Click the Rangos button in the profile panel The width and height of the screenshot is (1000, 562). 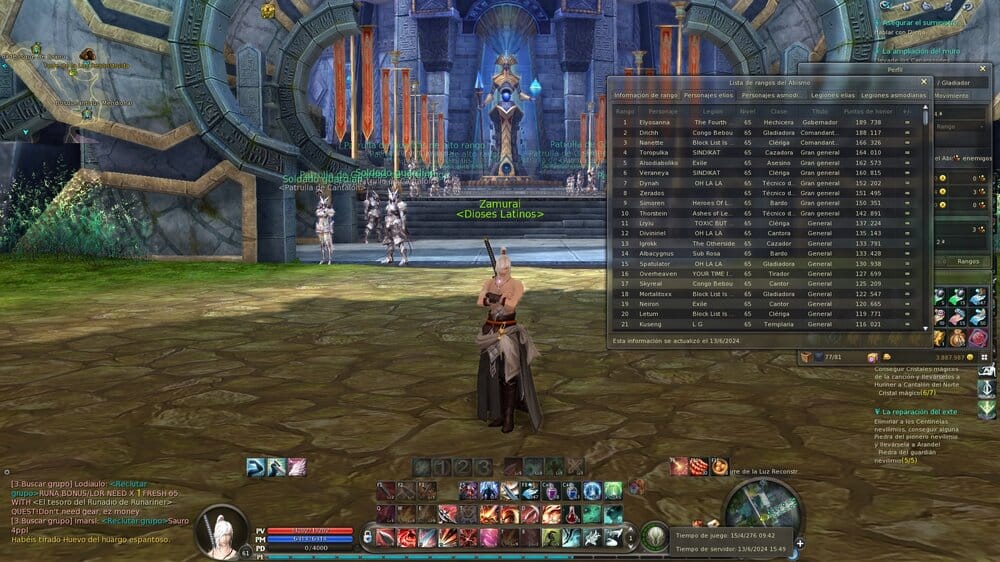[967, 260]
